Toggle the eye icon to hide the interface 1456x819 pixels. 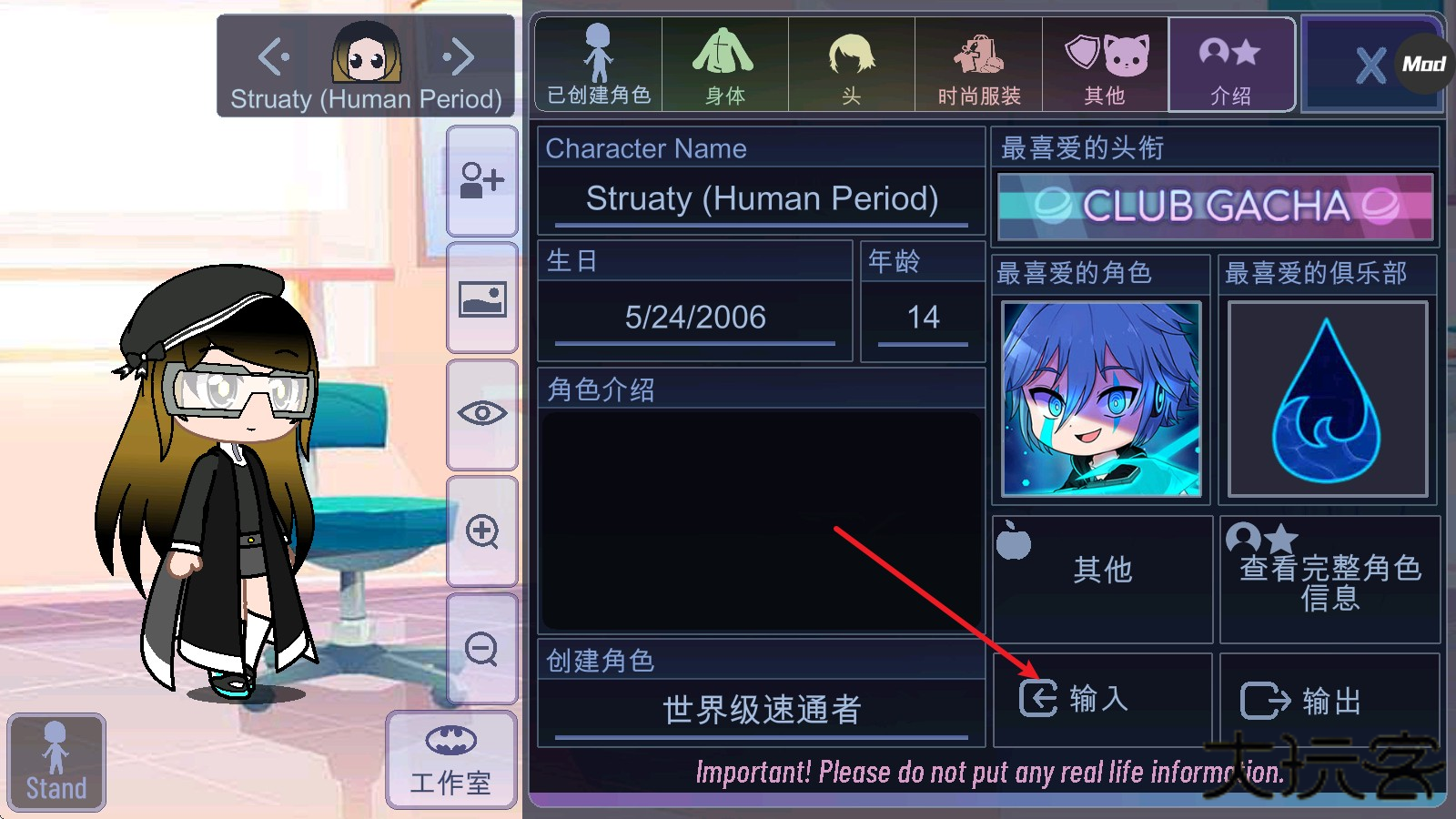pyautogui.click(x=481, y=414)
